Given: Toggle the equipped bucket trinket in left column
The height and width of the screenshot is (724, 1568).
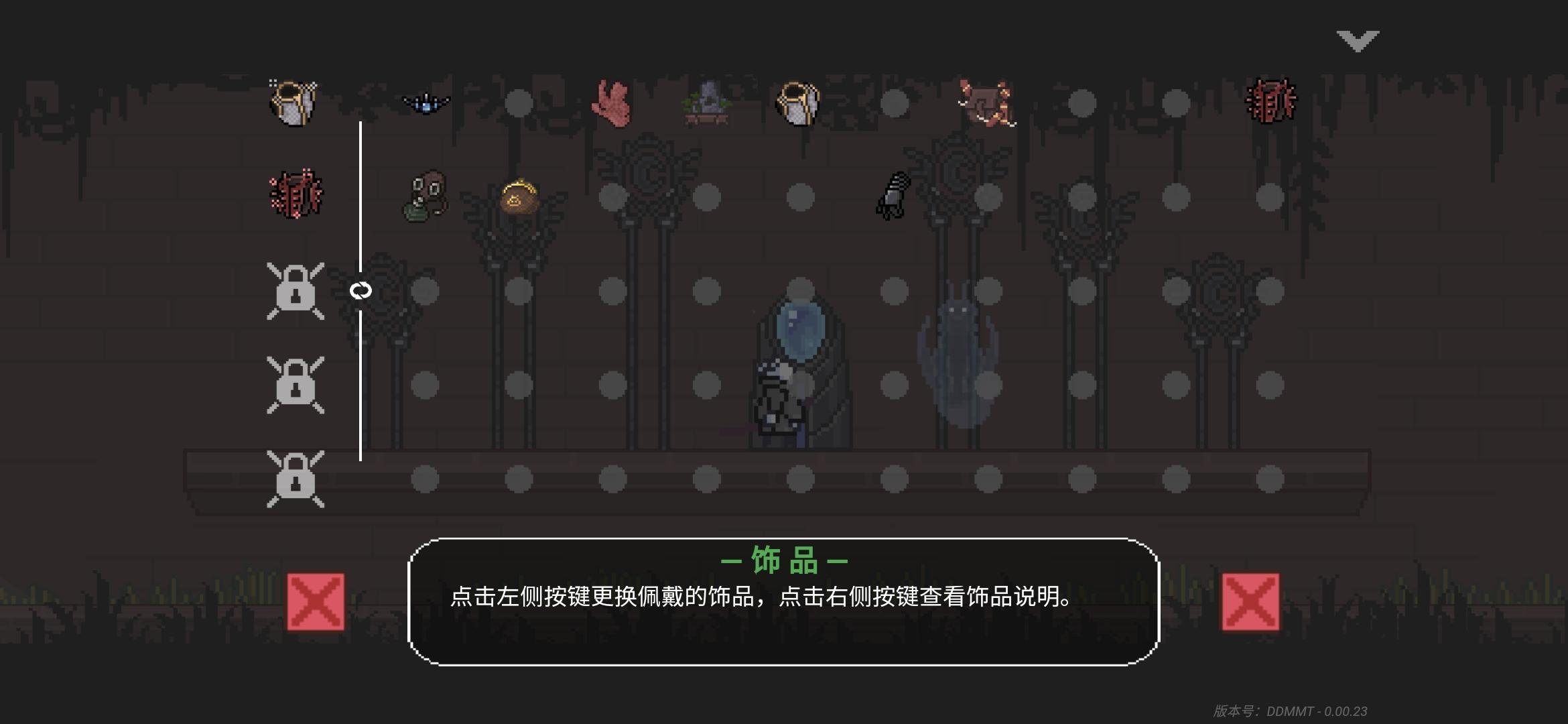Looking at the screenshot, I should 293,101.
